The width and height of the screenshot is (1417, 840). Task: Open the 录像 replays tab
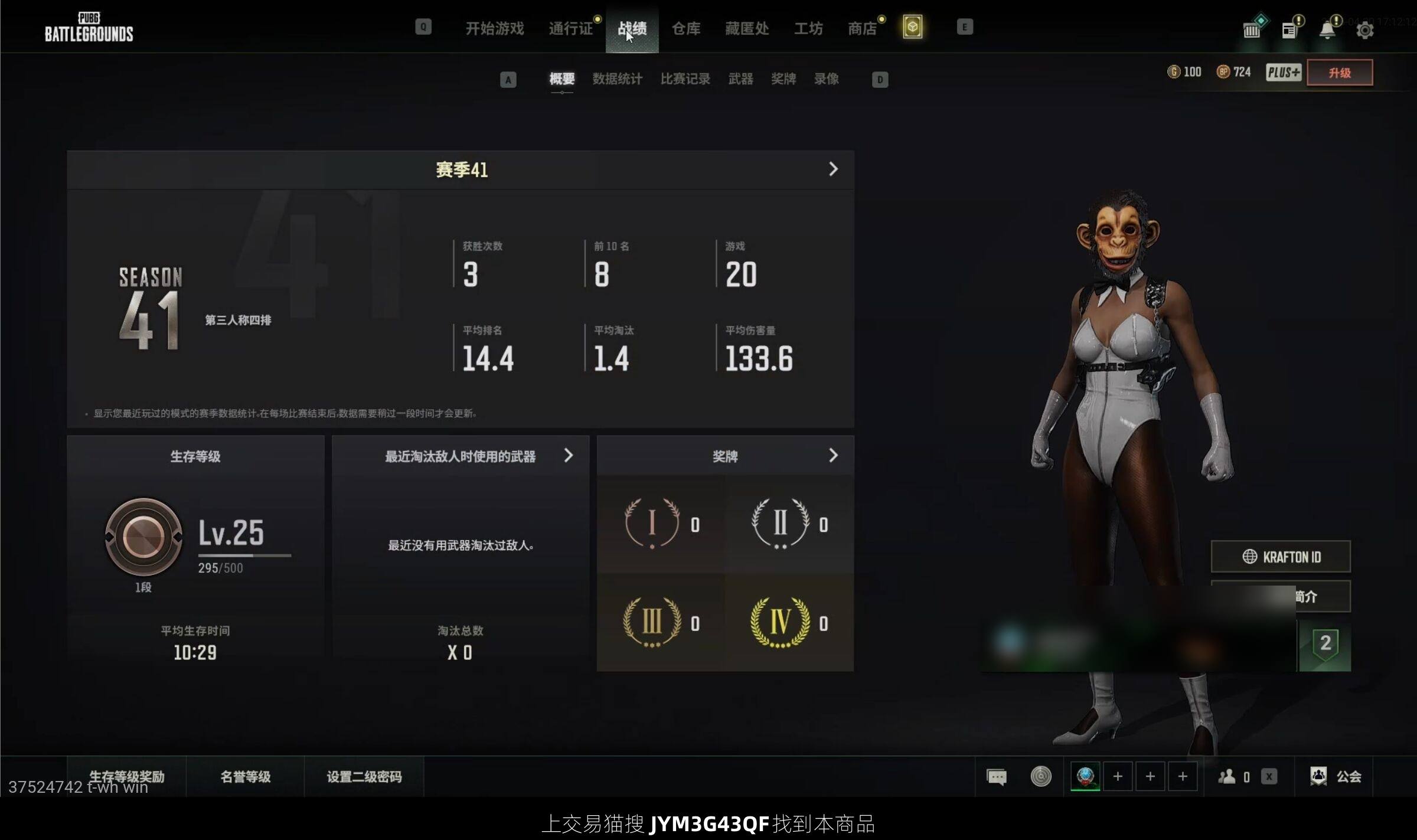[826, 79]
